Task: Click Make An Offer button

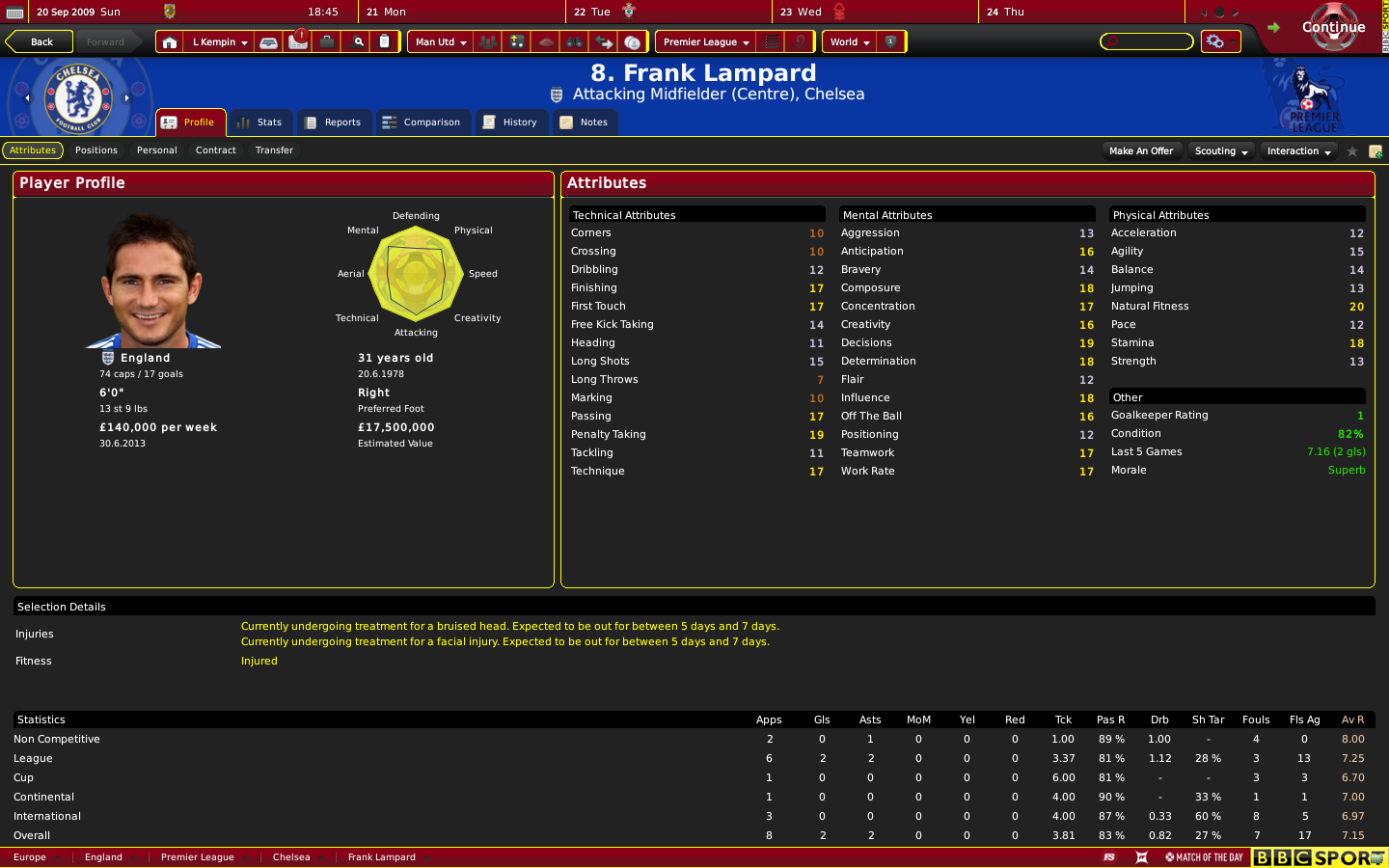Action: (x=1141, y=151)
